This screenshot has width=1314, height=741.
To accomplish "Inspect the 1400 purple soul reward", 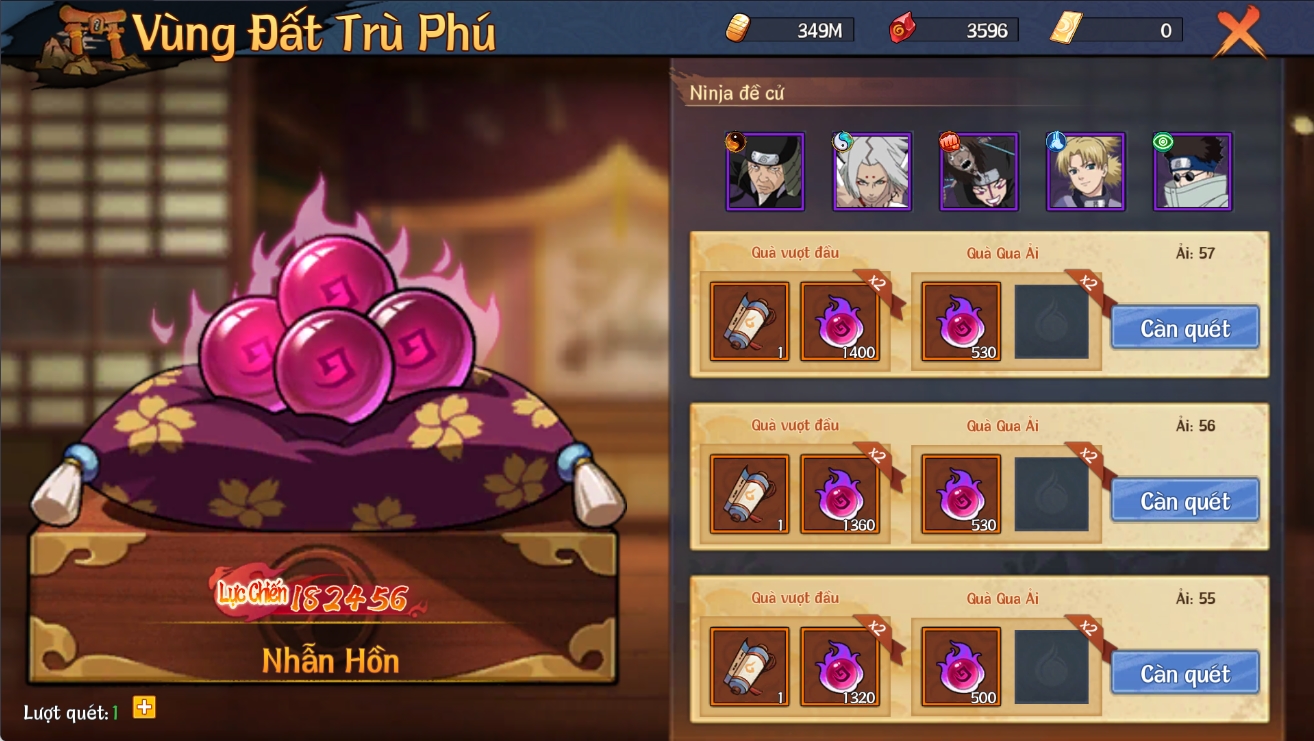I will (840, 321).
